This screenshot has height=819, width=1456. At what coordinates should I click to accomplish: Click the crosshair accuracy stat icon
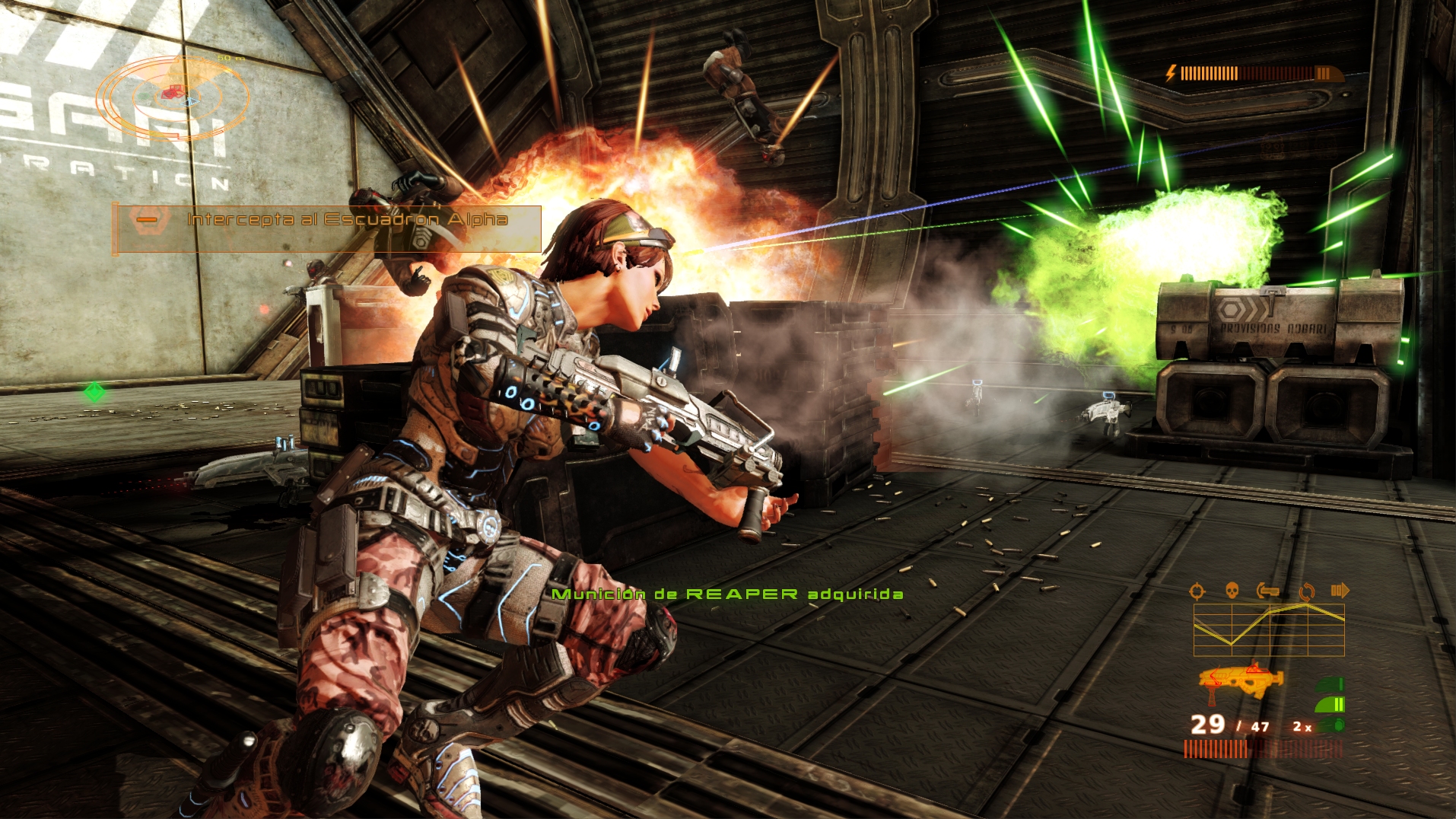pyautogui.click(x=1197, y=591)
